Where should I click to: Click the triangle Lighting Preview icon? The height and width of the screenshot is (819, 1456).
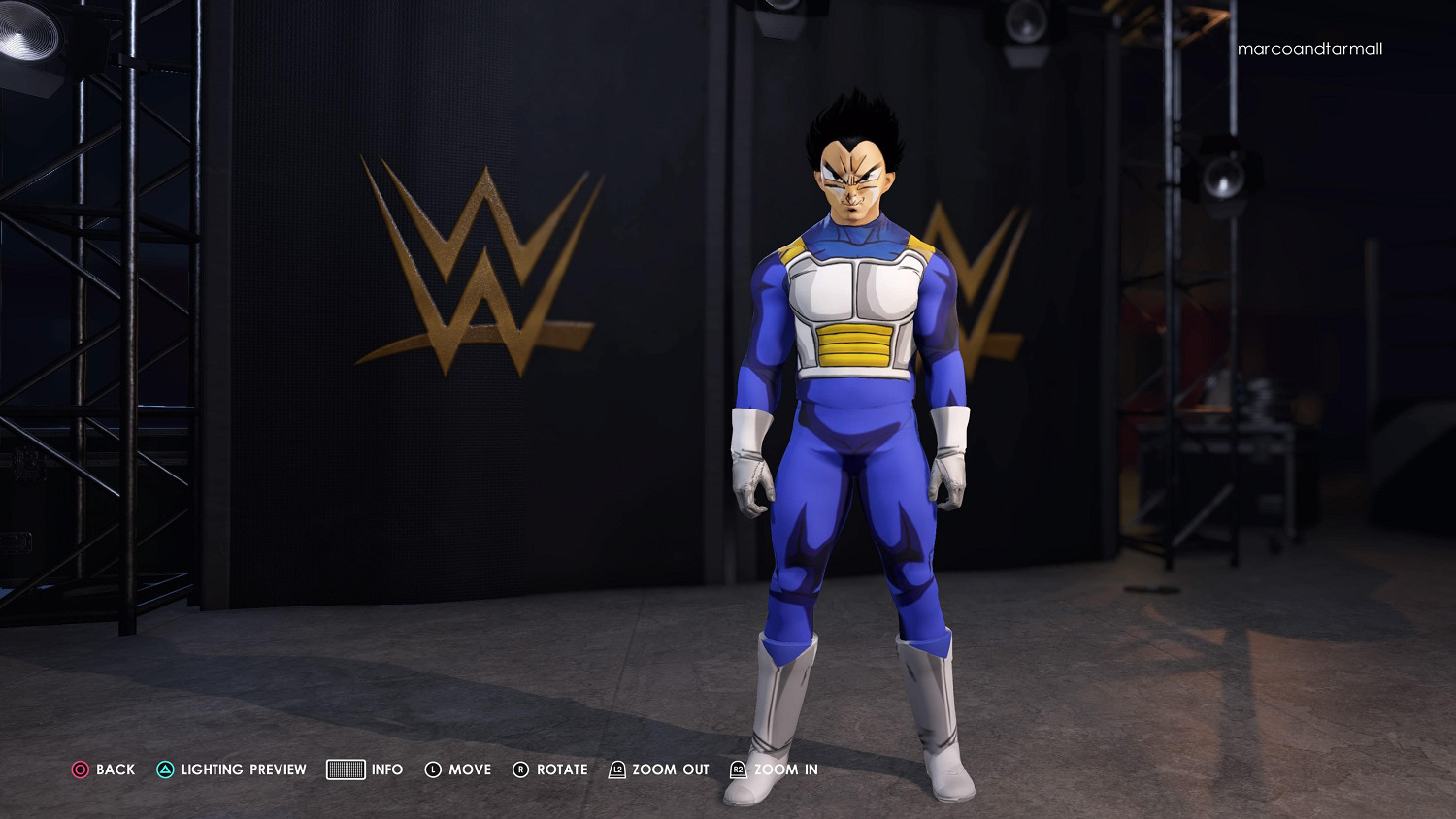165,770
